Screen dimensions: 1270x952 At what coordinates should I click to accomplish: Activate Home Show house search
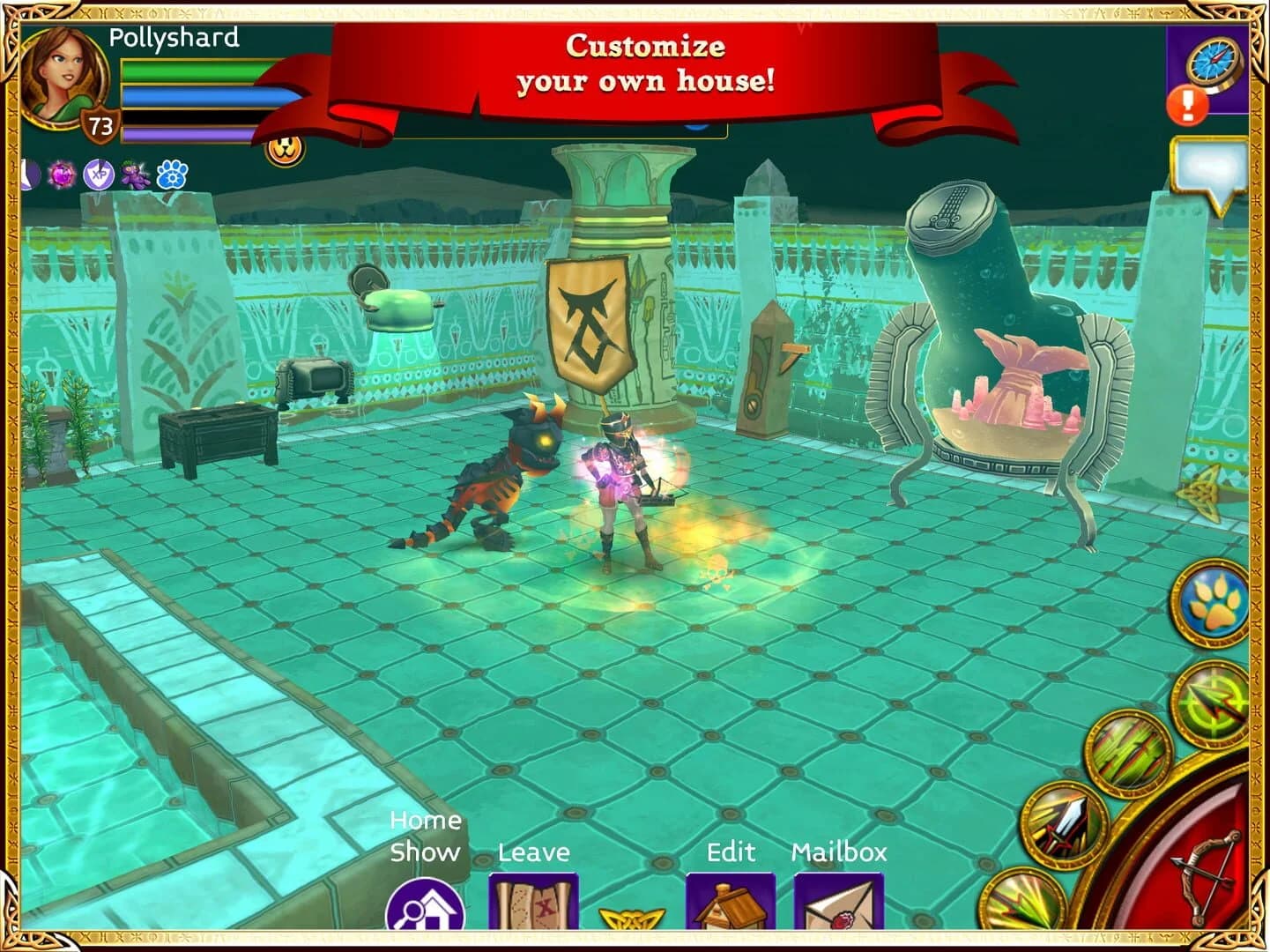coord(426,912)
